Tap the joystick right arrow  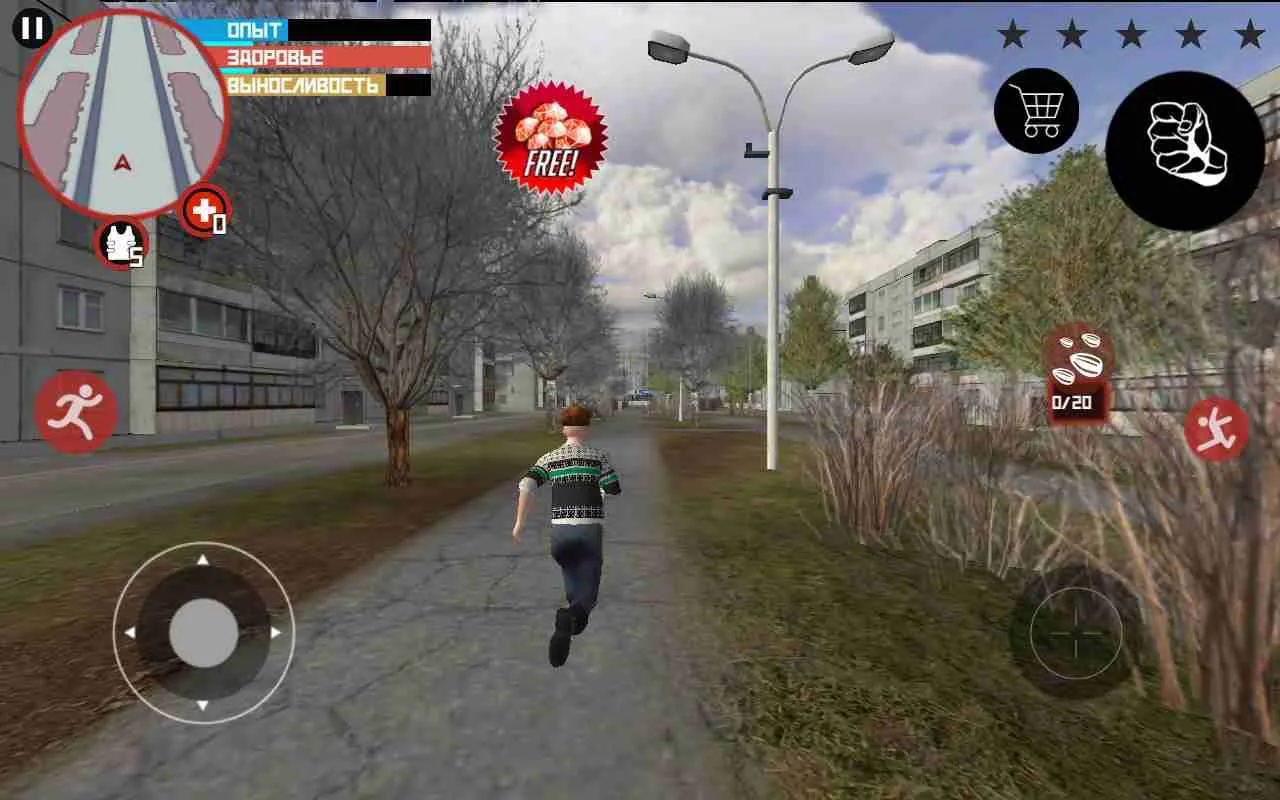tap(278, 630)
